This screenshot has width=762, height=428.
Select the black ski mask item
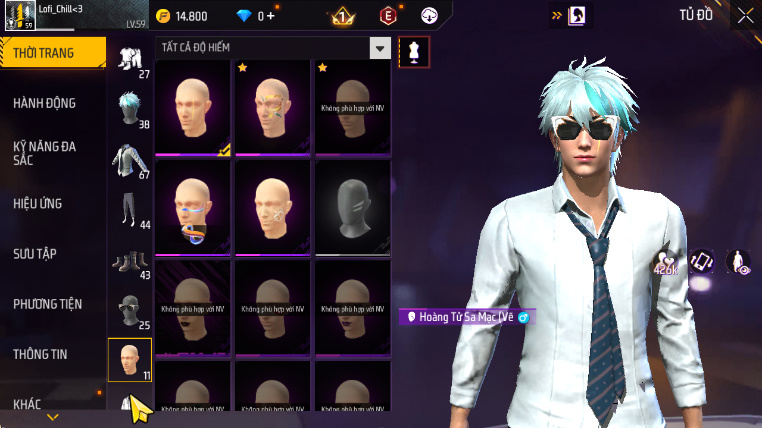point(352,208)
